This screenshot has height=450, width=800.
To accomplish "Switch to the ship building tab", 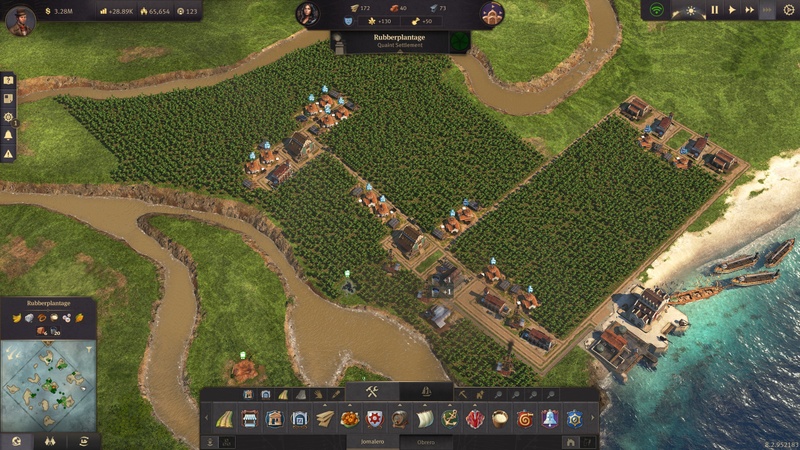I will (426, 392).
